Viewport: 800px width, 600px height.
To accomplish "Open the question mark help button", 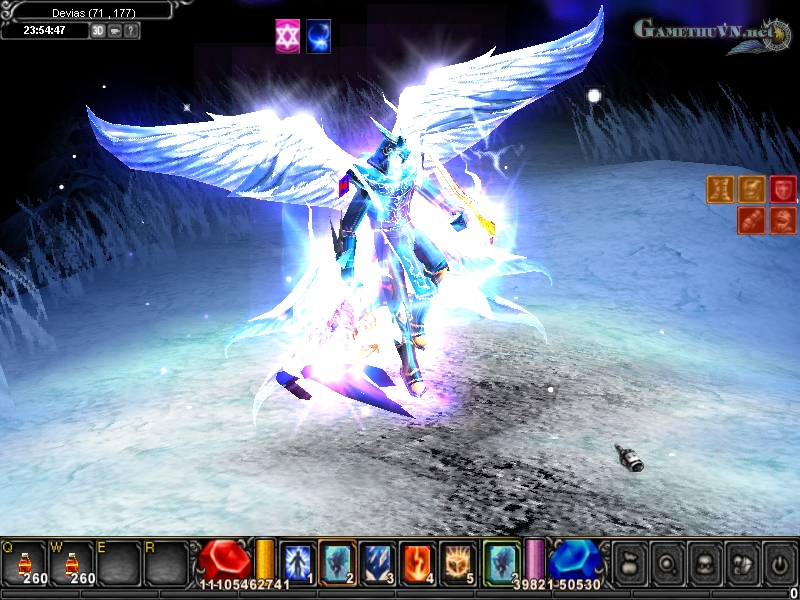I will click(132, 30).
